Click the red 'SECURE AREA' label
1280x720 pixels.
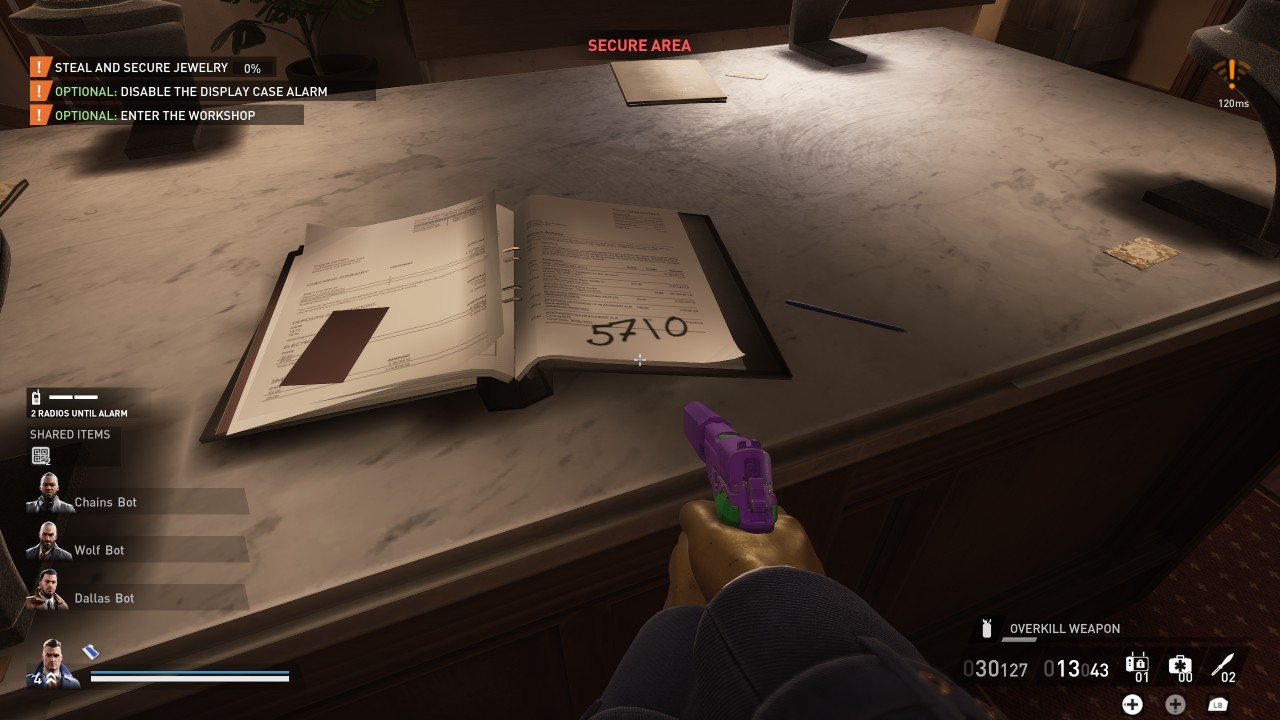coord(639,45)
